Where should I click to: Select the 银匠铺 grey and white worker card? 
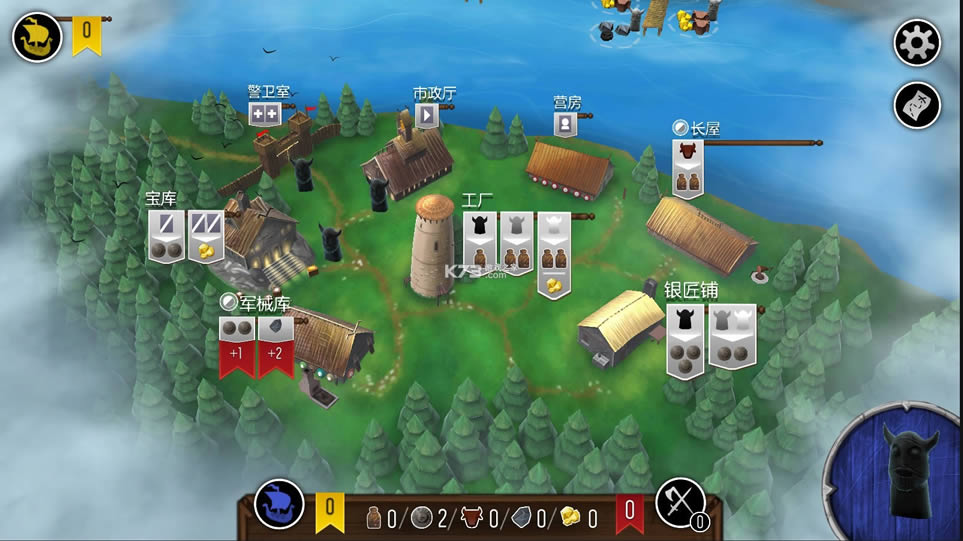click(x=732, y=336)
